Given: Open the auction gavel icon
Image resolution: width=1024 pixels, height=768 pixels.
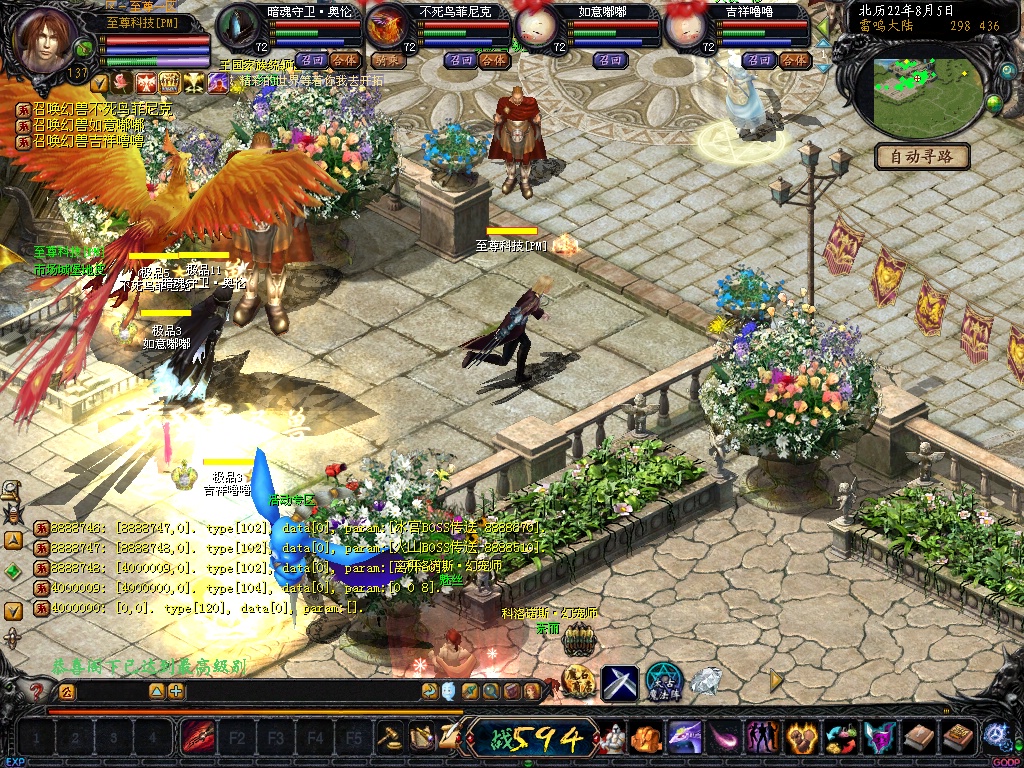Looking at the screenshot, I should (388, 738).
